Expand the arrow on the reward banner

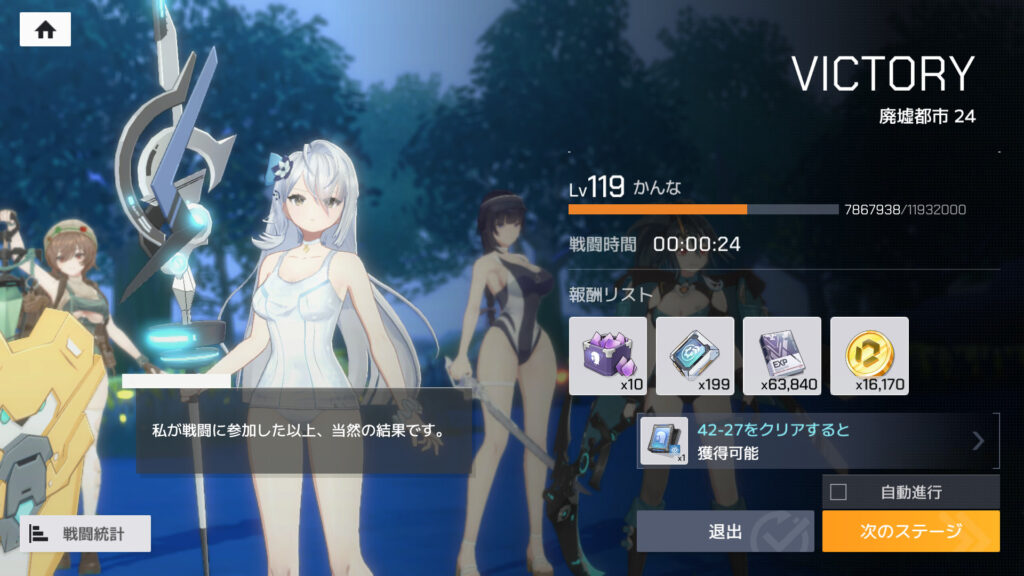pos(978,441)
